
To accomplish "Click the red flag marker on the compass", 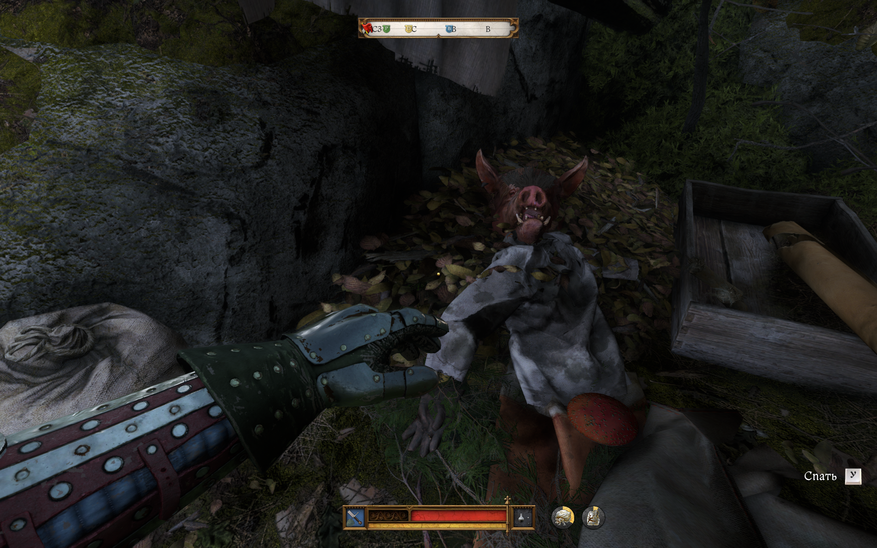I will point(369,28).
